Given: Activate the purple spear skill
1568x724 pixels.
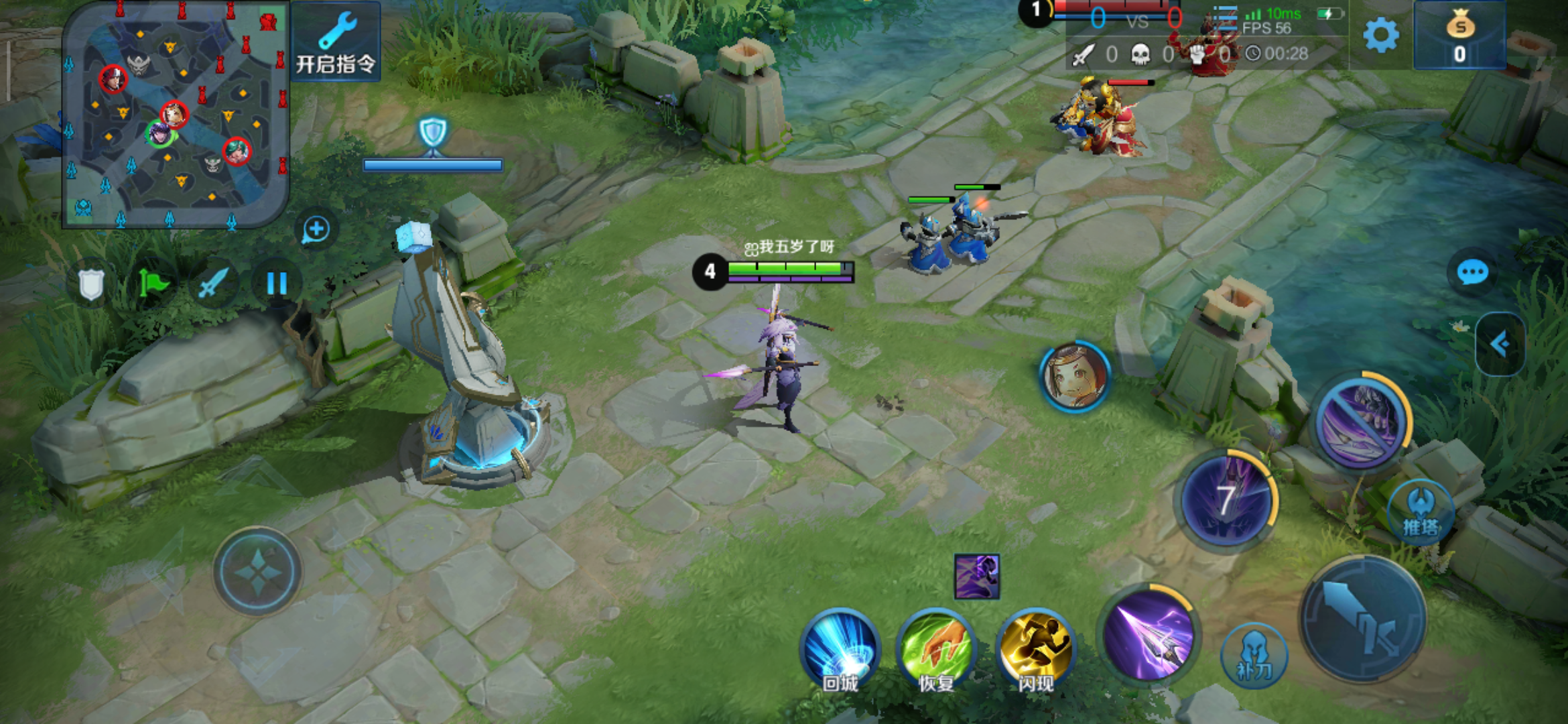Looking at the screenshot, I should (x=1149, y=636).
